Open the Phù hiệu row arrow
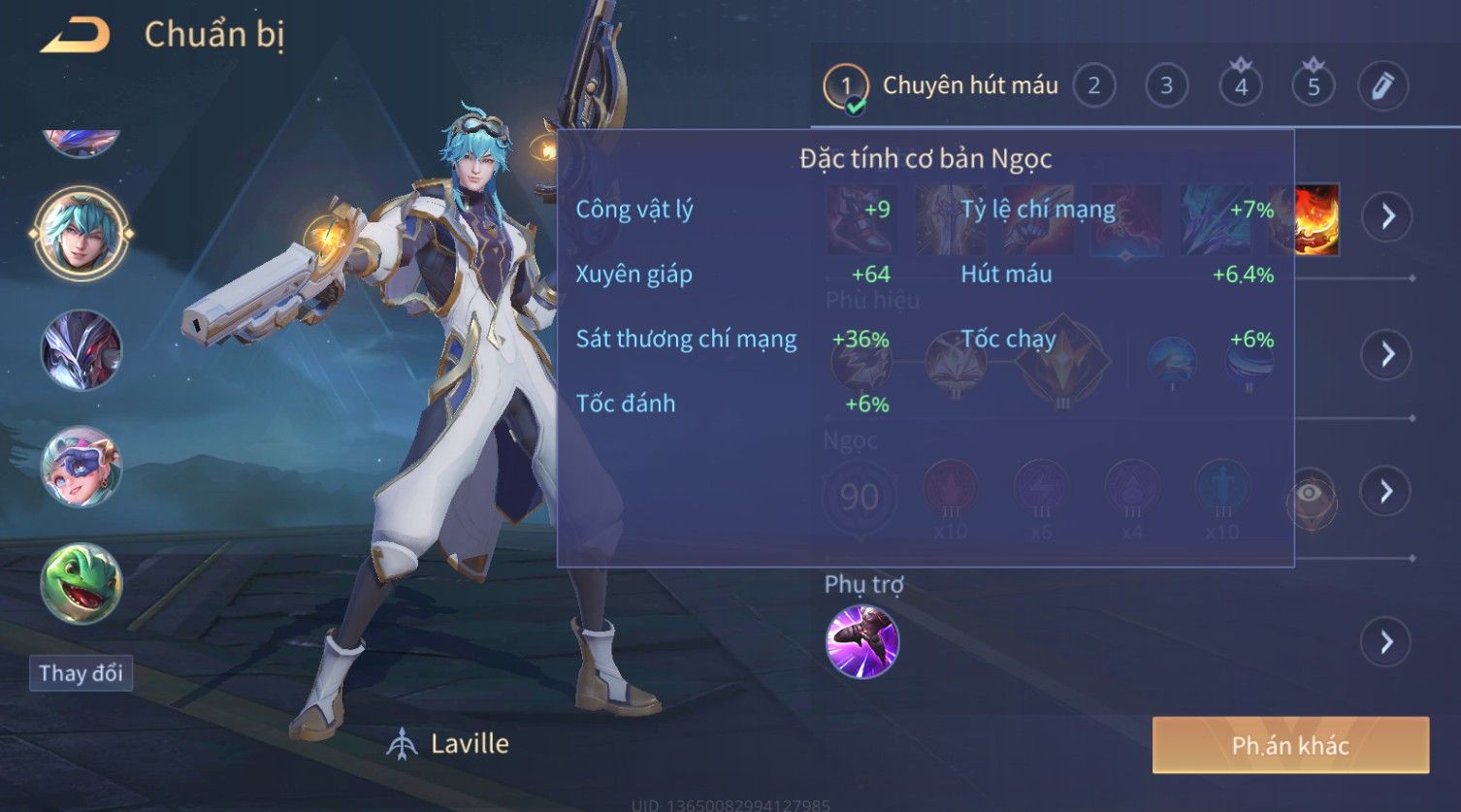 click(1386, 354)
